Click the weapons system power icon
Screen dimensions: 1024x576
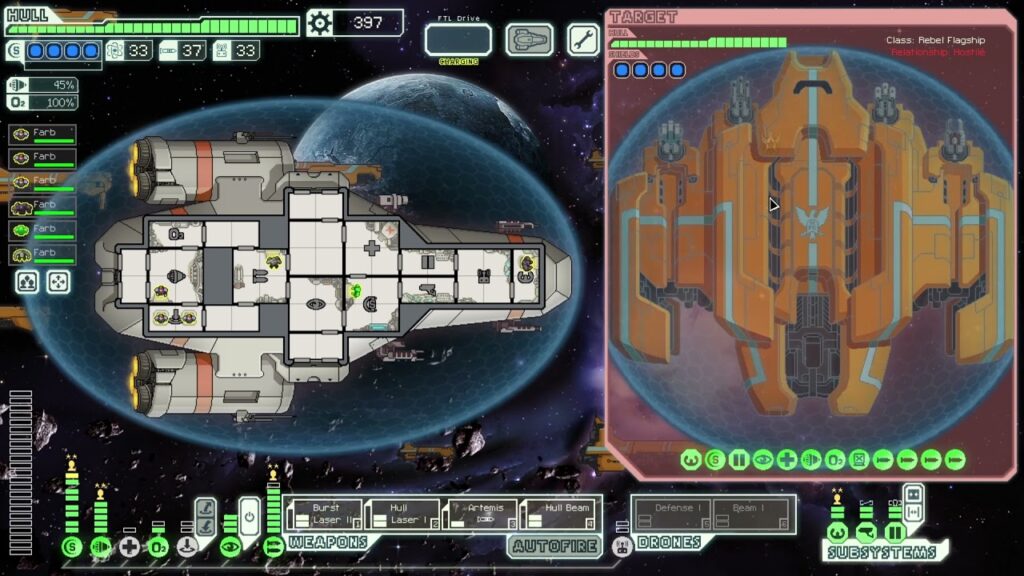pos(273,547)
